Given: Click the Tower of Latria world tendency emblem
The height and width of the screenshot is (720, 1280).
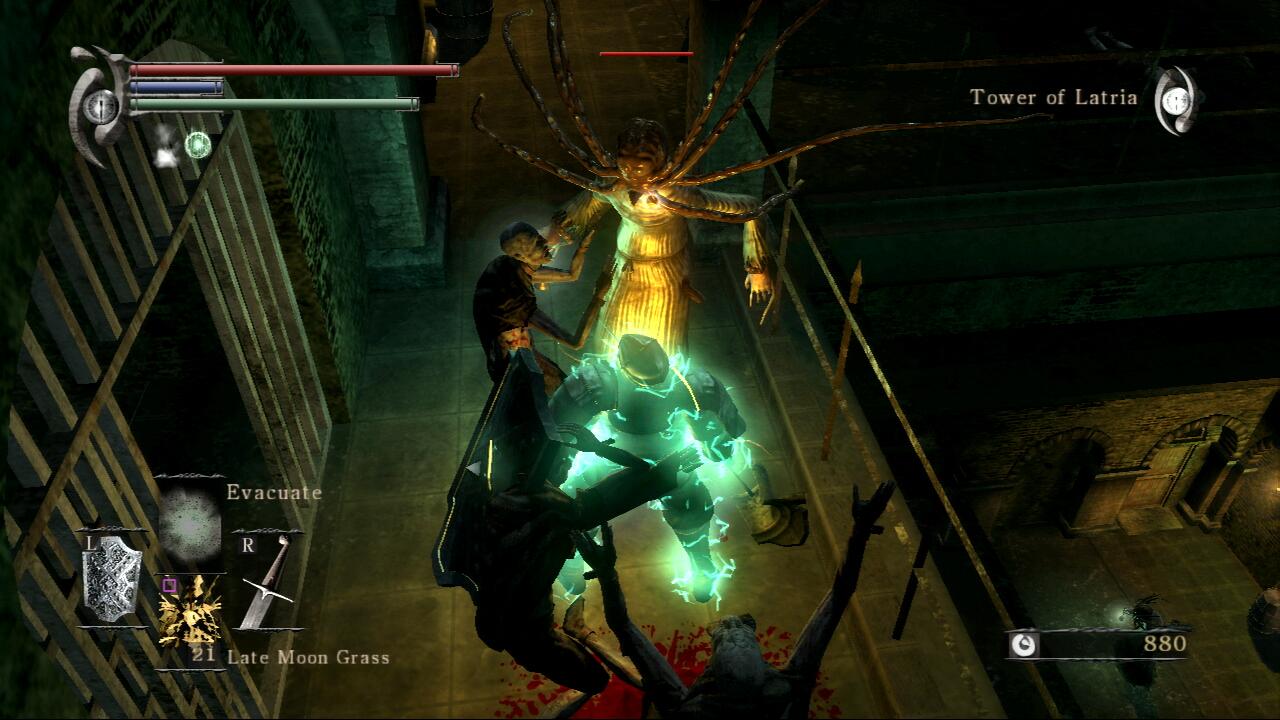Looking at the screenshot, I should click(1177, 100).
